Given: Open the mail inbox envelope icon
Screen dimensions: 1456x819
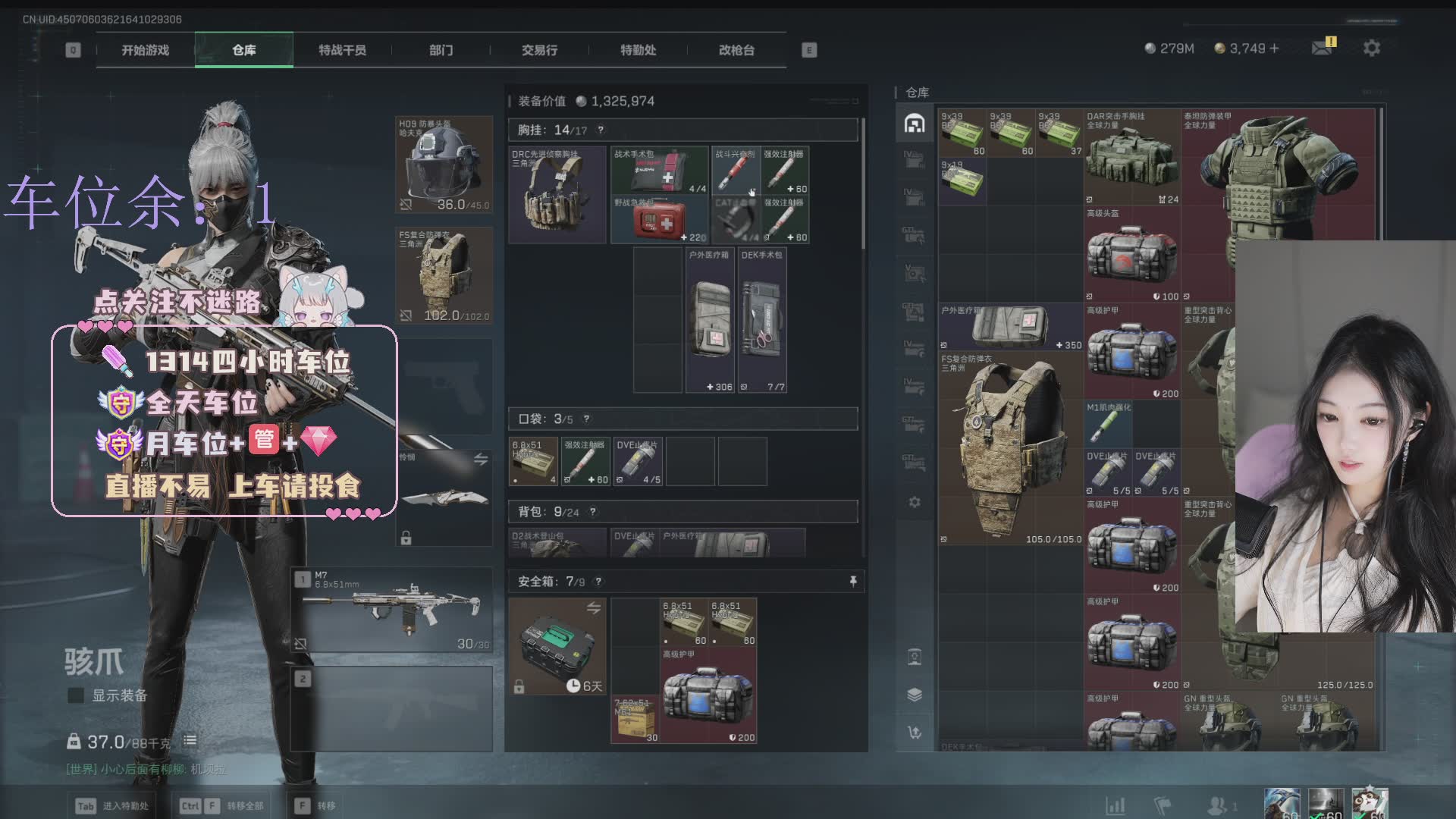Looking at the screenshot, I should click(1322, 48).
